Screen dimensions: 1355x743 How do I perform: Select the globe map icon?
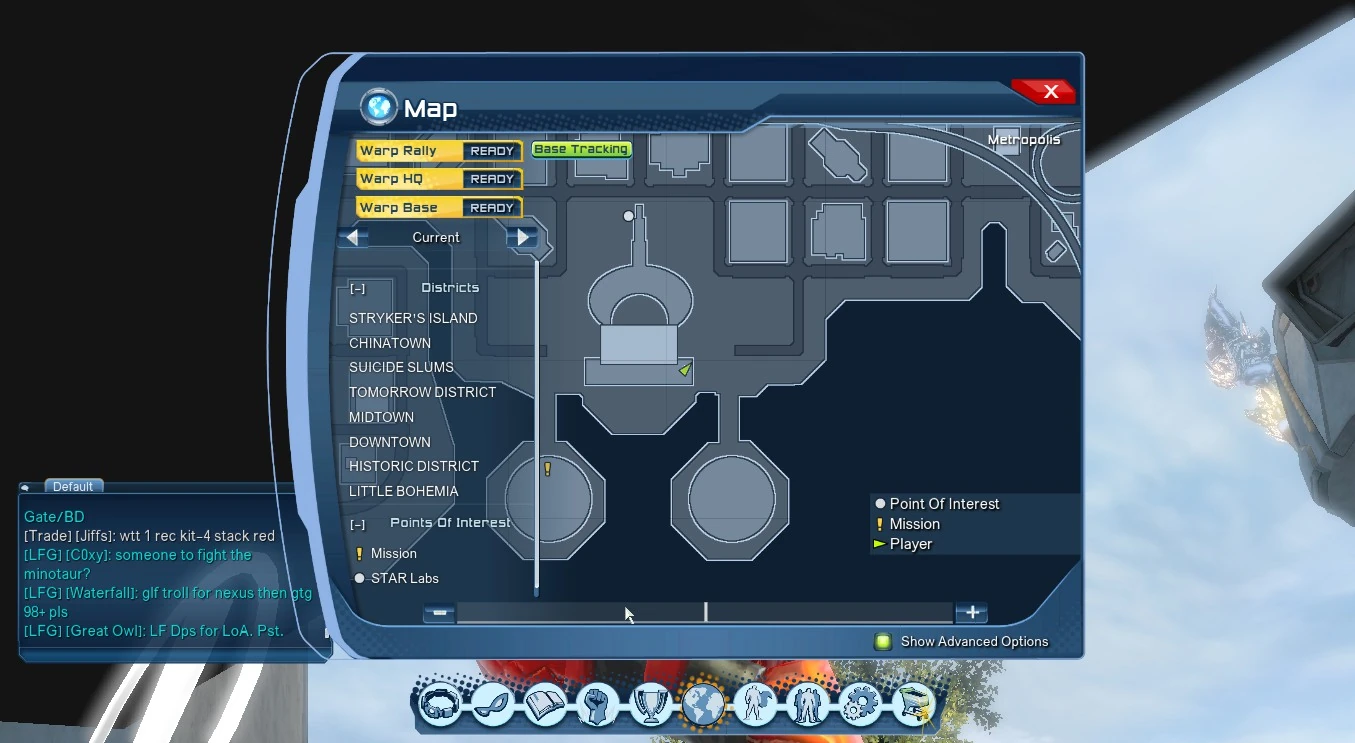point(703,704)
